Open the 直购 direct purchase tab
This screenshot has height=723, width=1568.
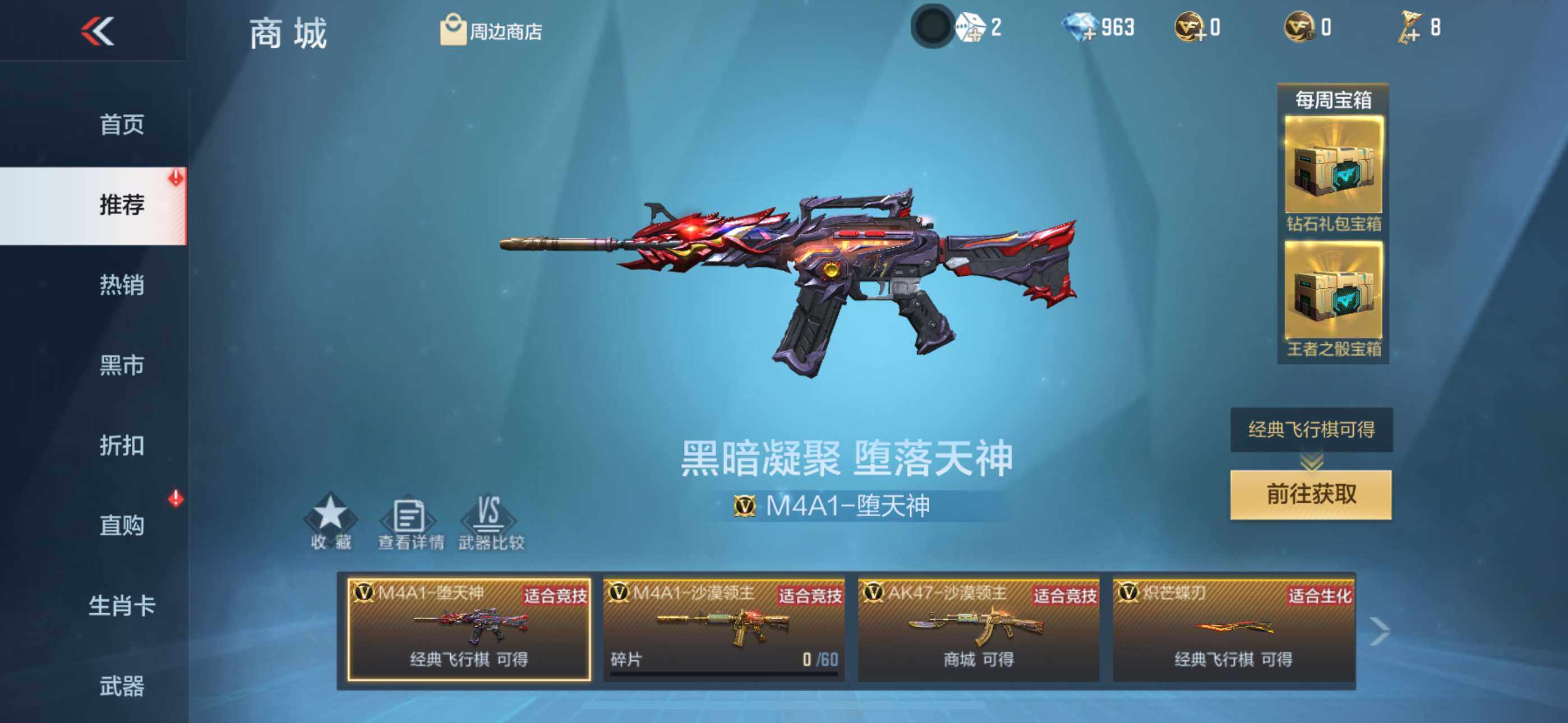coord(122,525)
